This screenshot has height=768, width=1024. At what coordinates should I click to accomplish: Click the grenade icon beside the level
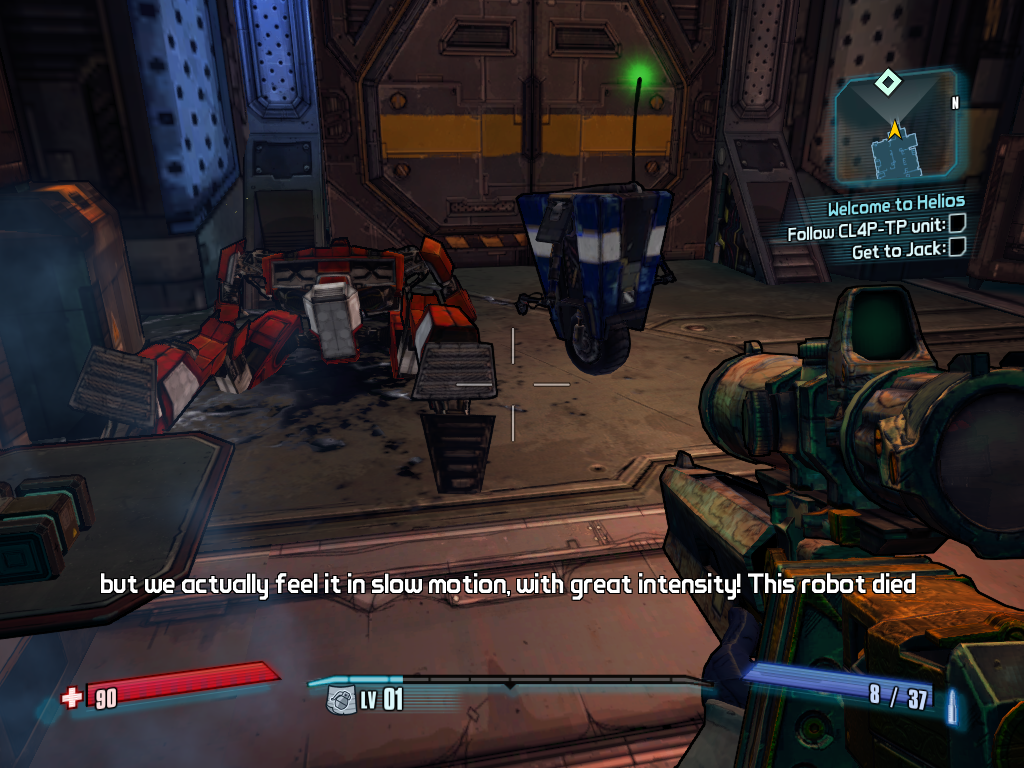tap(341, 698)
